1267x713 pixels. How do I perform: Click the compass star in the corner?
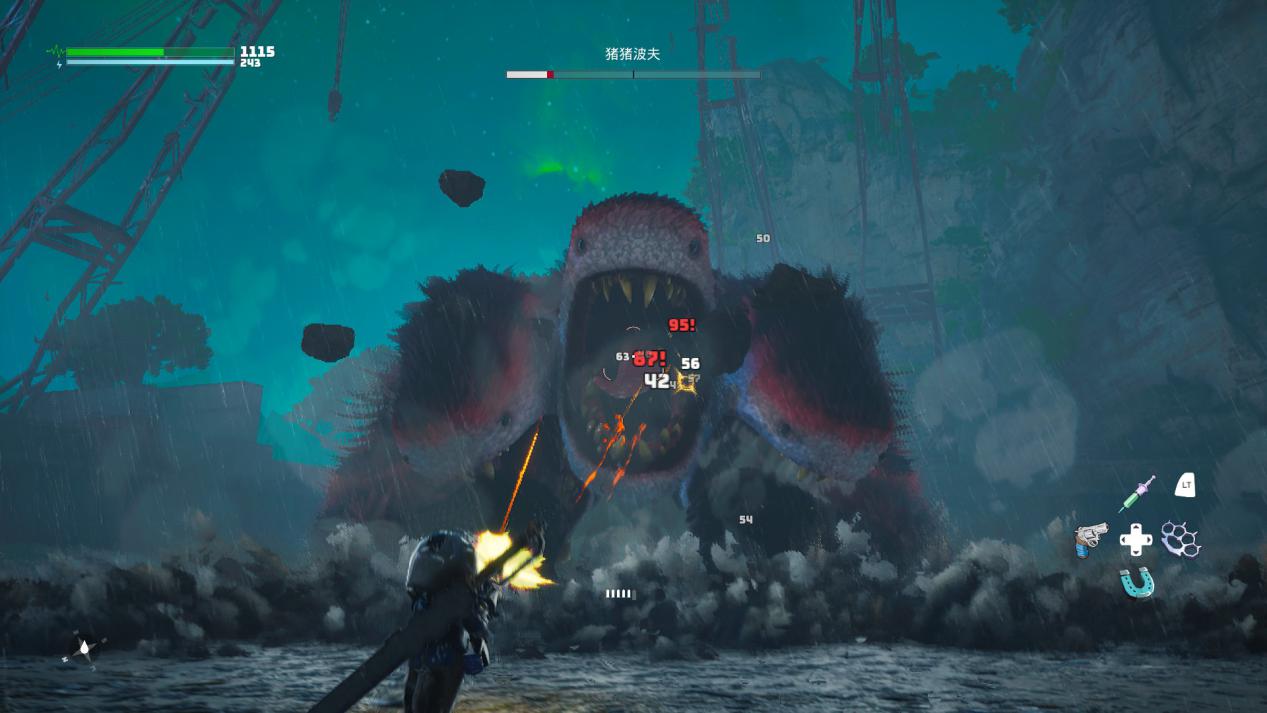coord(84,648)
